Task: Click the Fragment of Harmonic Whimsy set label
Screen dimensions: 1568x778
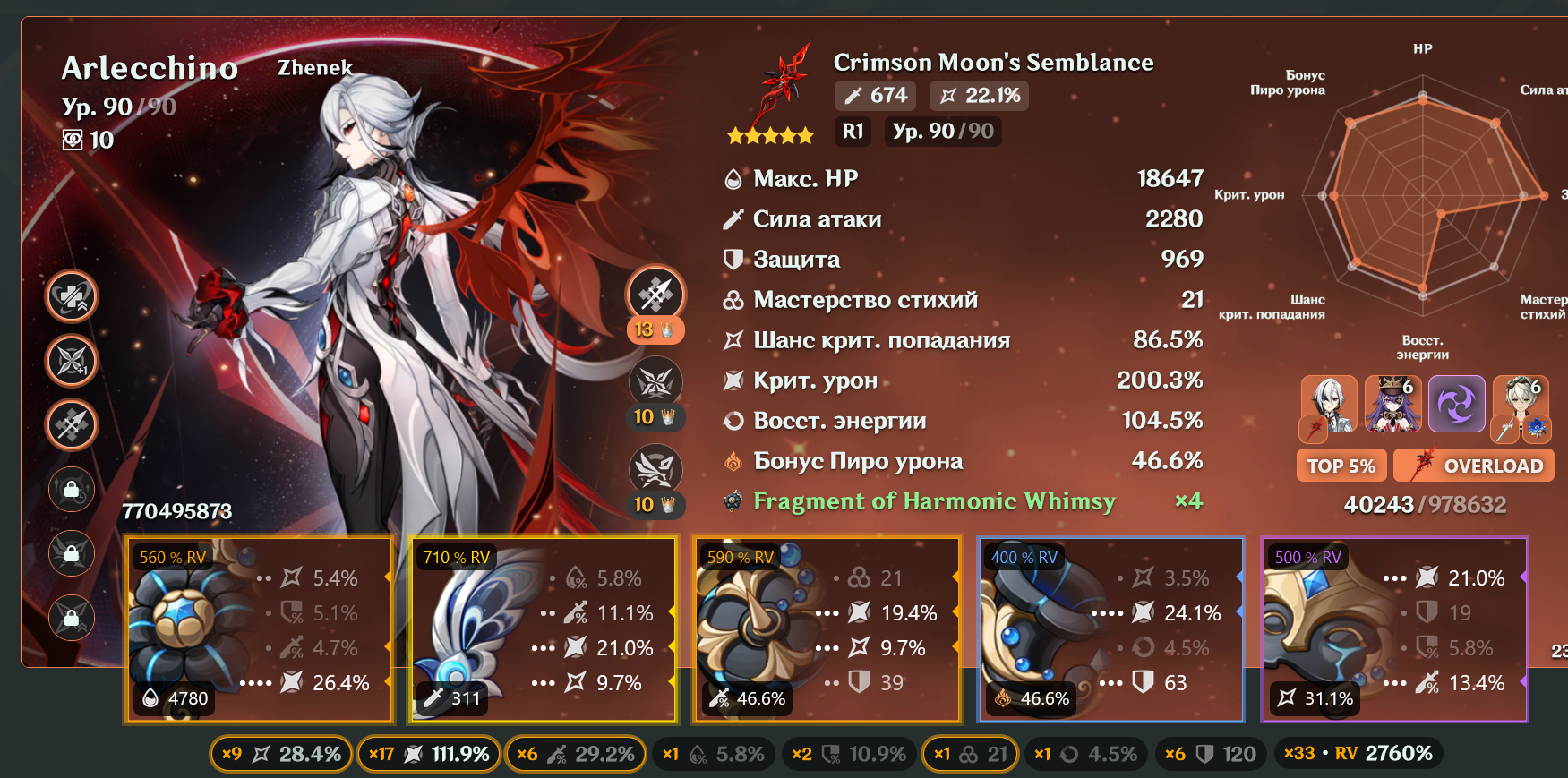Action: 934,501
